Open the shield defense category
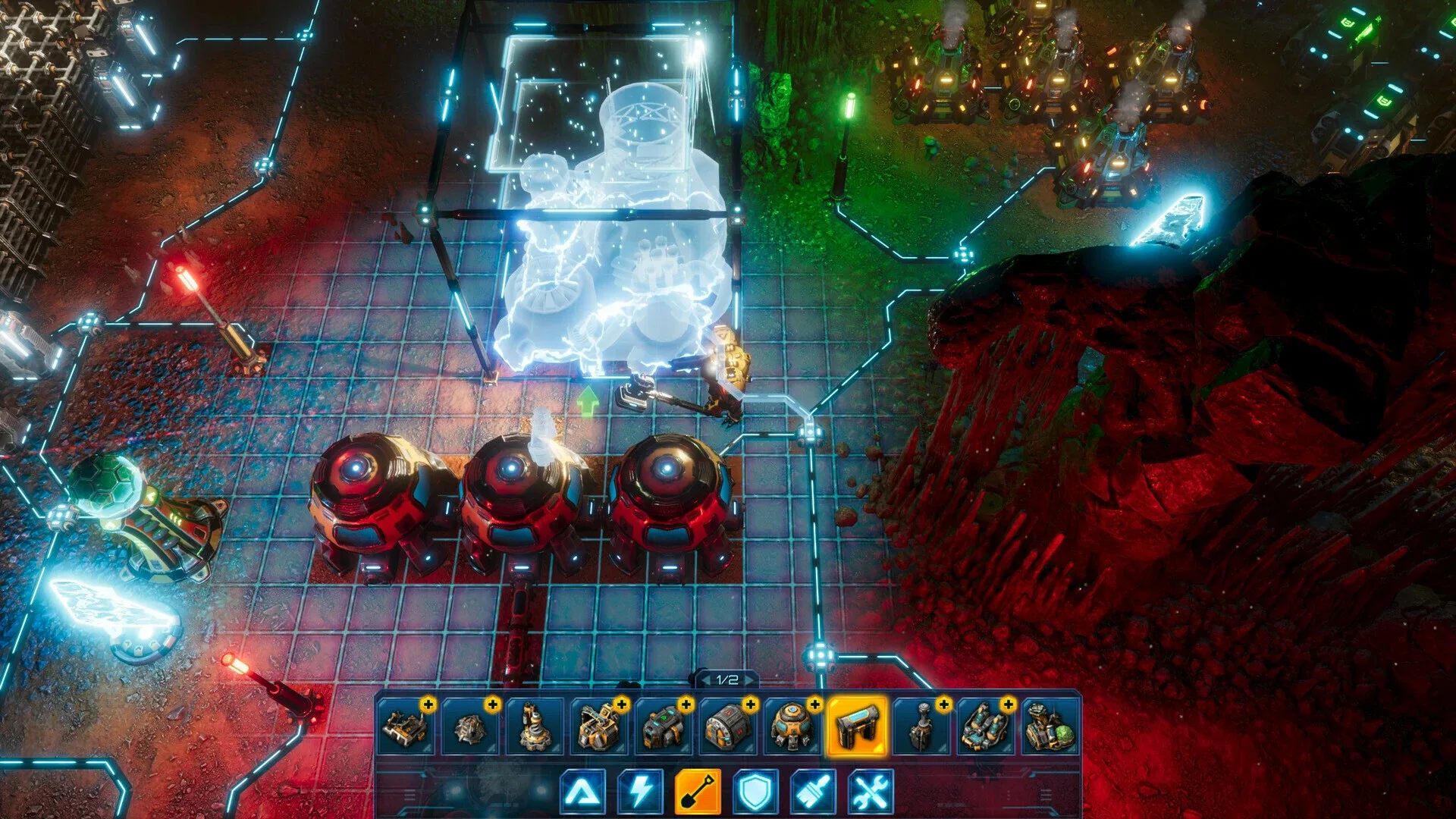Screen dimensions: 1456x819 (755, 792)
